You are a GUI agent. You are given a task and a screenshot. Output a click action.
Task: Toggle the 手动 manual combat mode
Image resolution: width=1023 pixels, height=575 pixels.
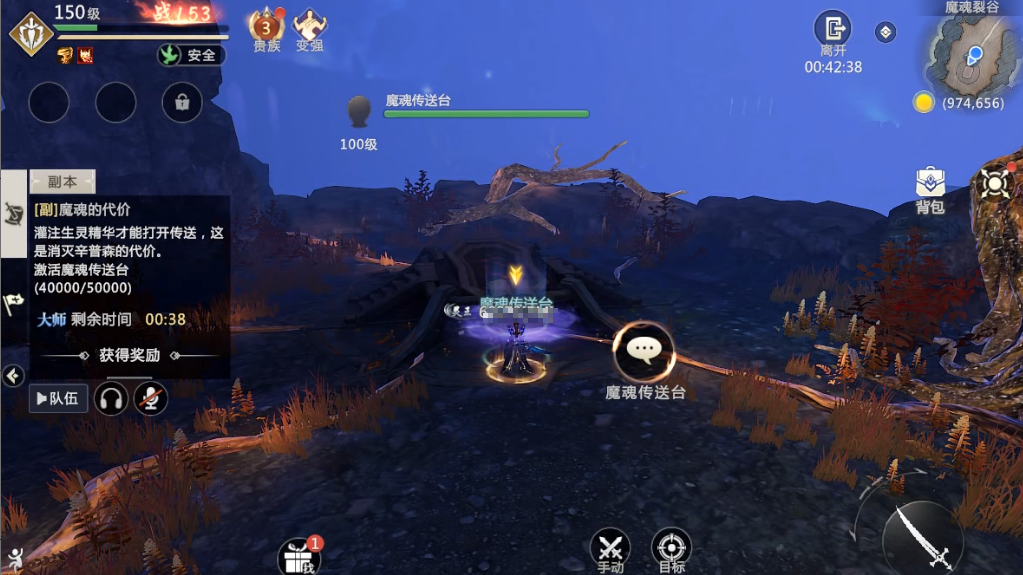coord(610,548)
